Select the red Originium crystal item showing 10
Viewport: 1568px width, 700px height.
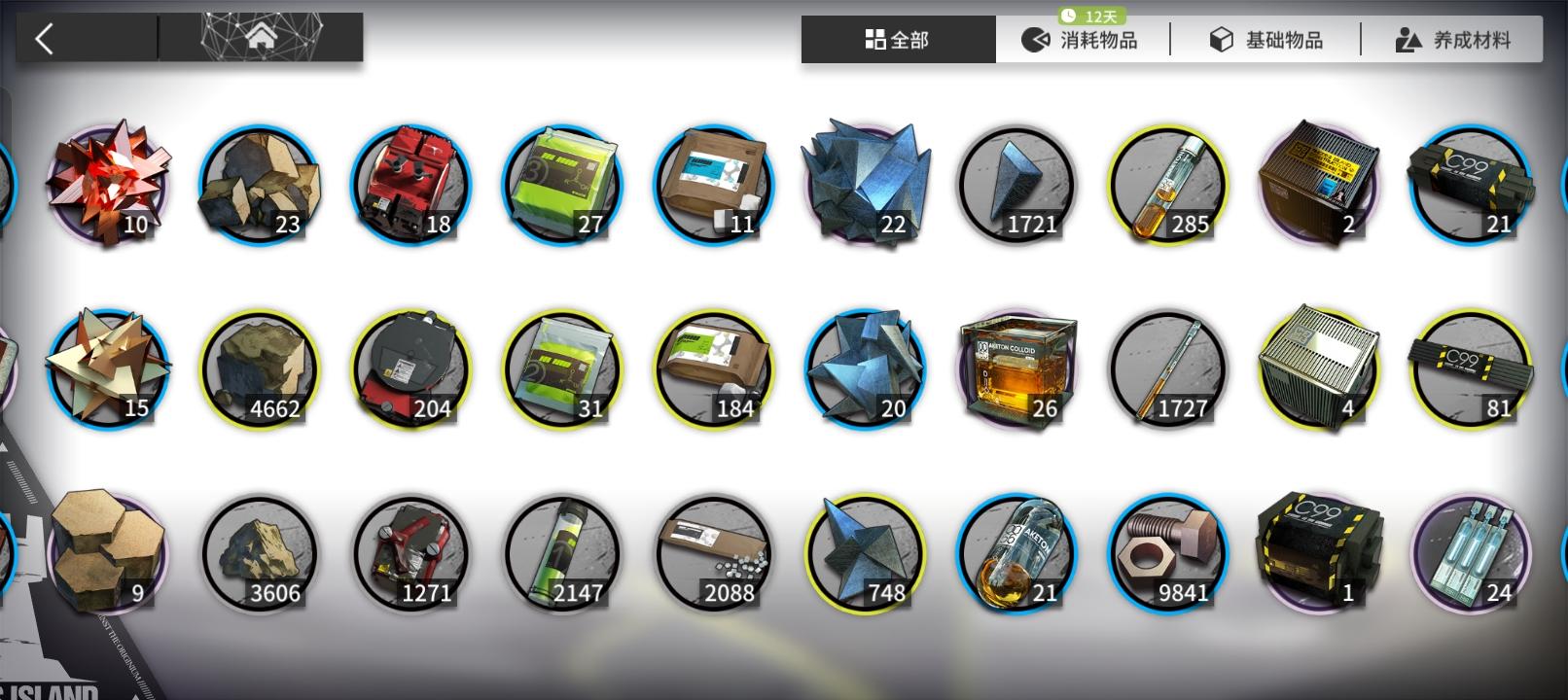107,185
